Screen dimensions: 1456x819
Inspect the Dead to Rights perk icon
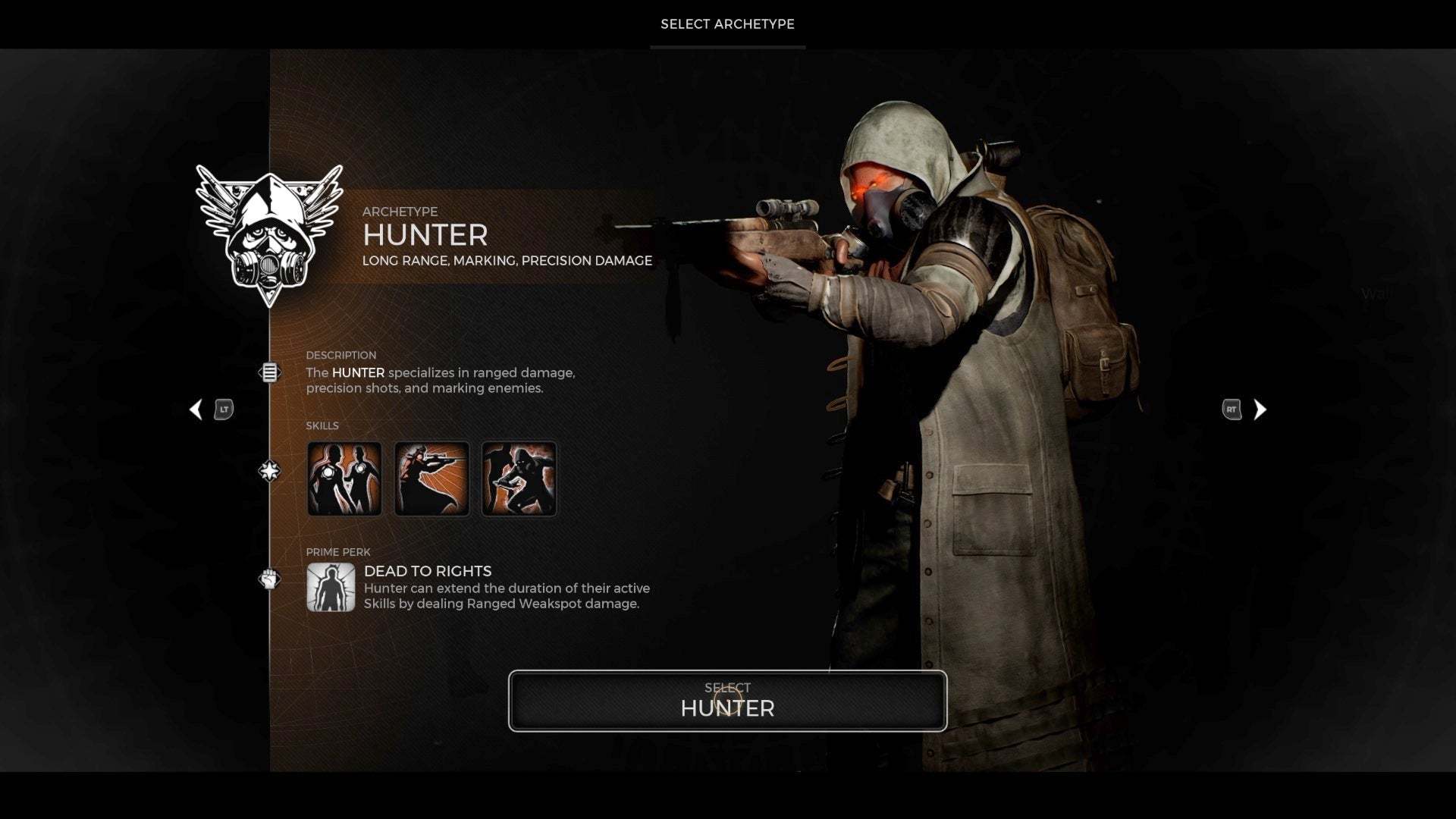331,587
